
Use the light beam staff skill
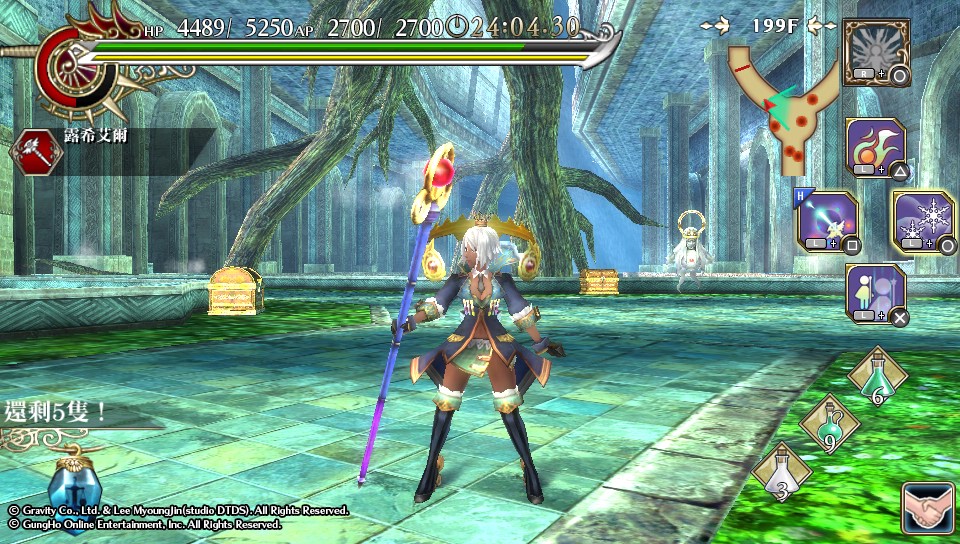[x=826, y=221]
